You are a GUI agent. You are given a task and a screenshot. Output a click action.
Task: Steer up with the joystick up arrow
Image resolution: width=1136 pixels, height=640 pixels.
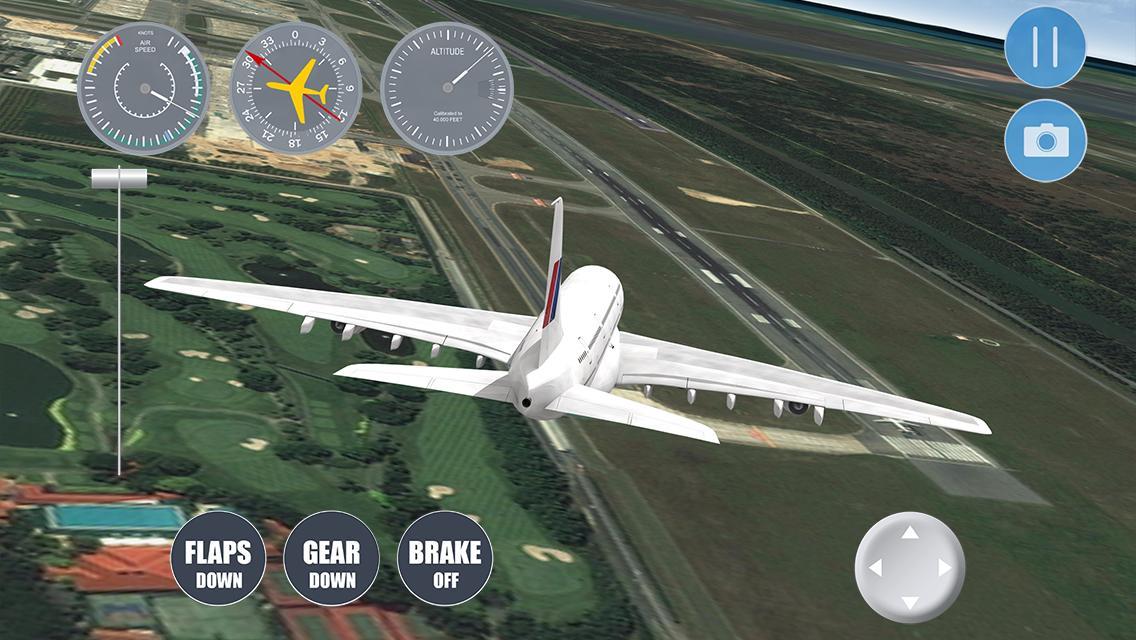[910, 533]
